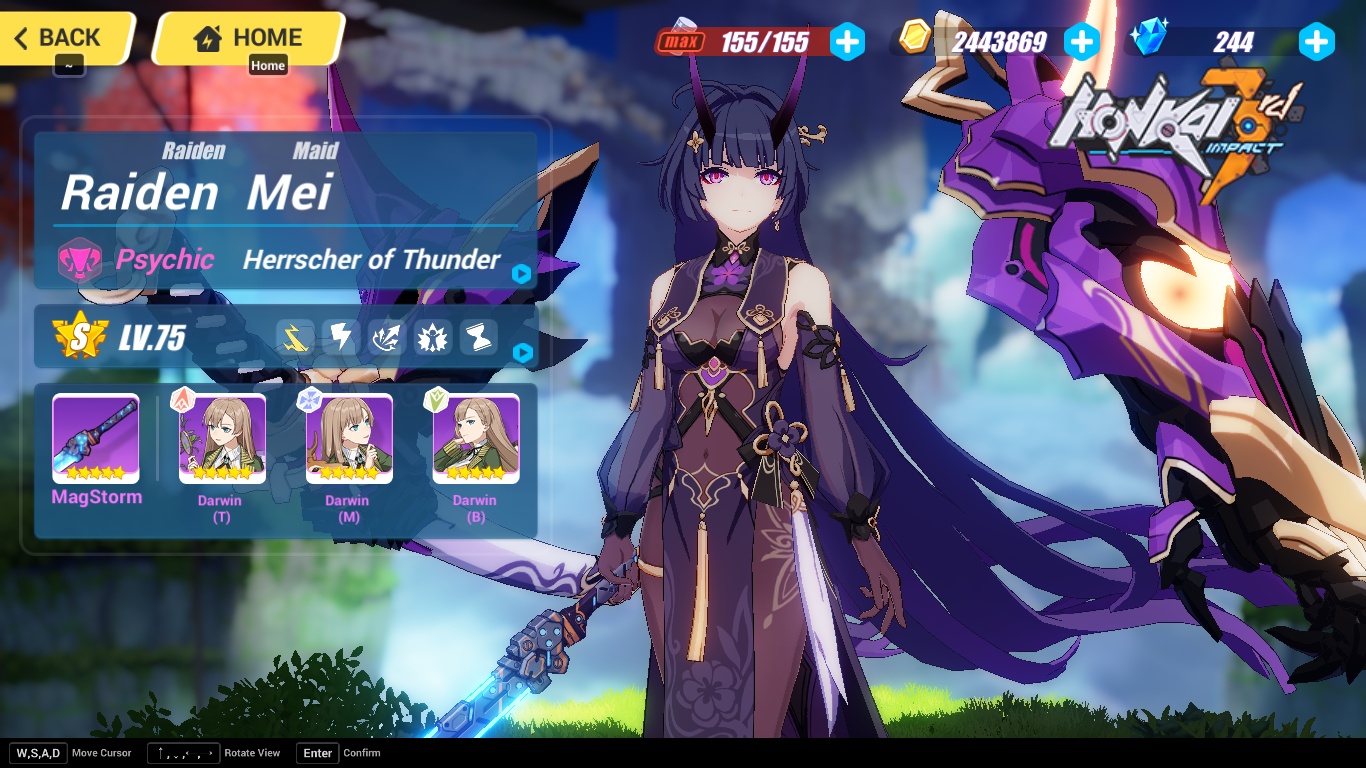The width and height of the screenshot is (1366, 768).
Task: Open the stamina refill purchase
Action: point(847,42)
